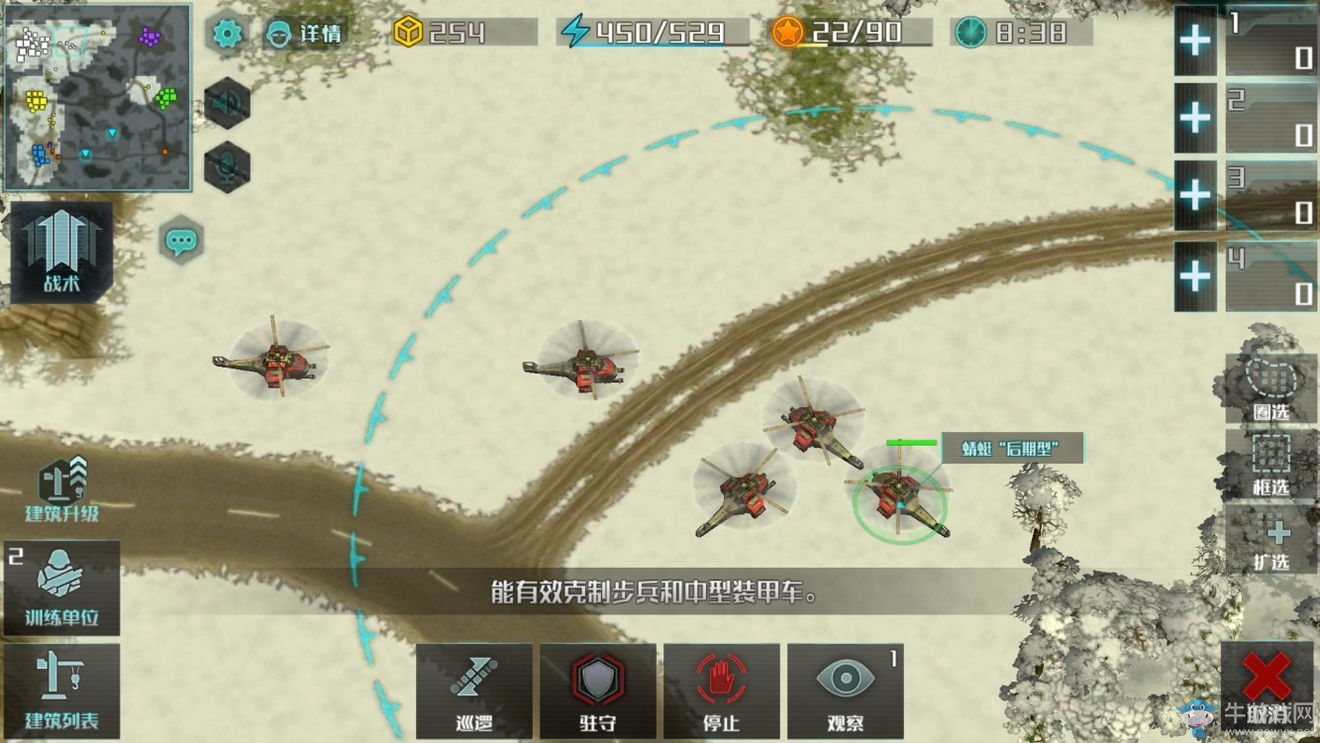Activate the 驻守 (garrison) command
Viewport: 1320px width, 743px height.
[597, 690]
